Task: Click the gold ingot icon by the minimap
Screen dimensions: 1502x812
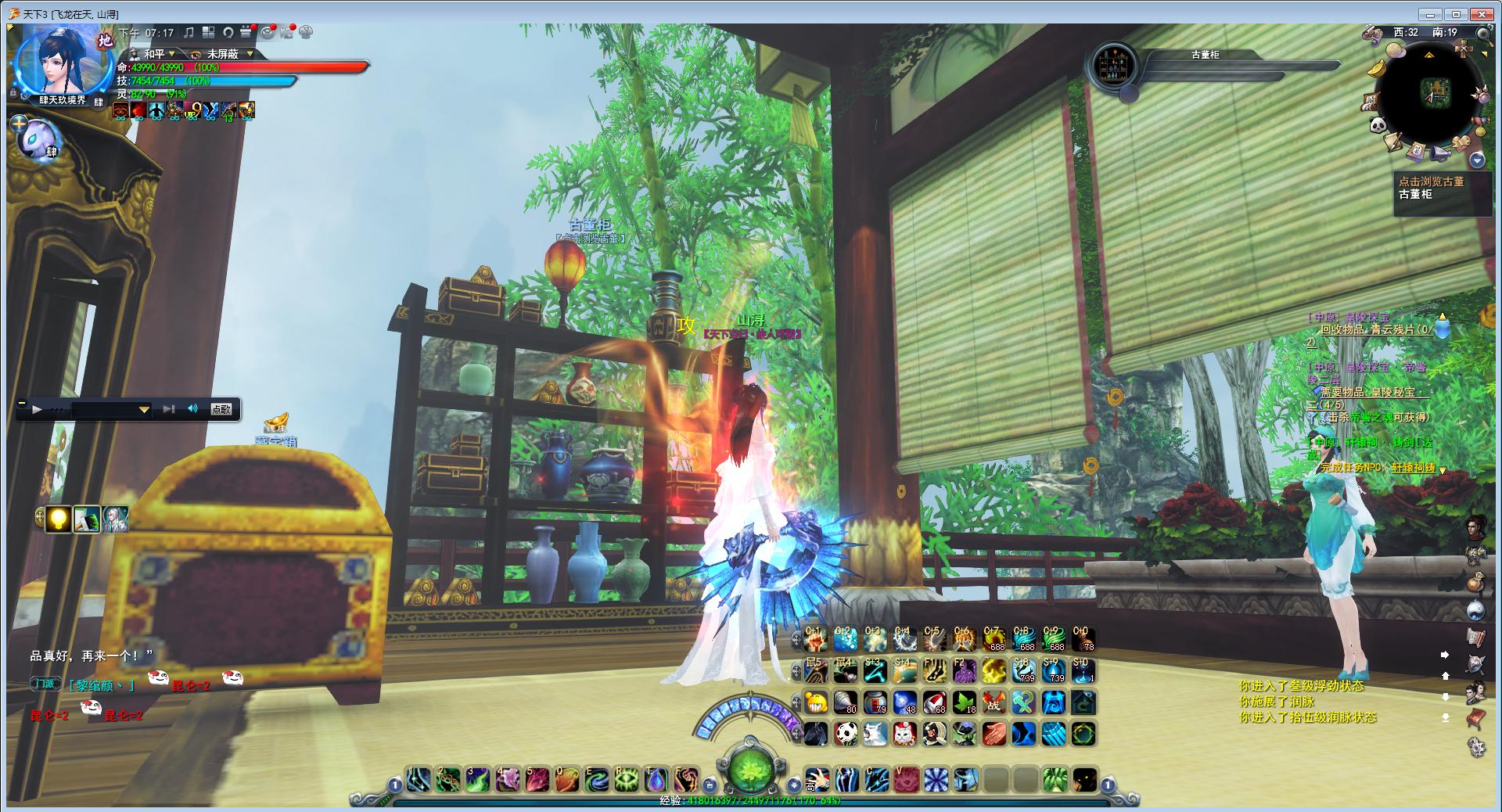Action: [1377, 69]
